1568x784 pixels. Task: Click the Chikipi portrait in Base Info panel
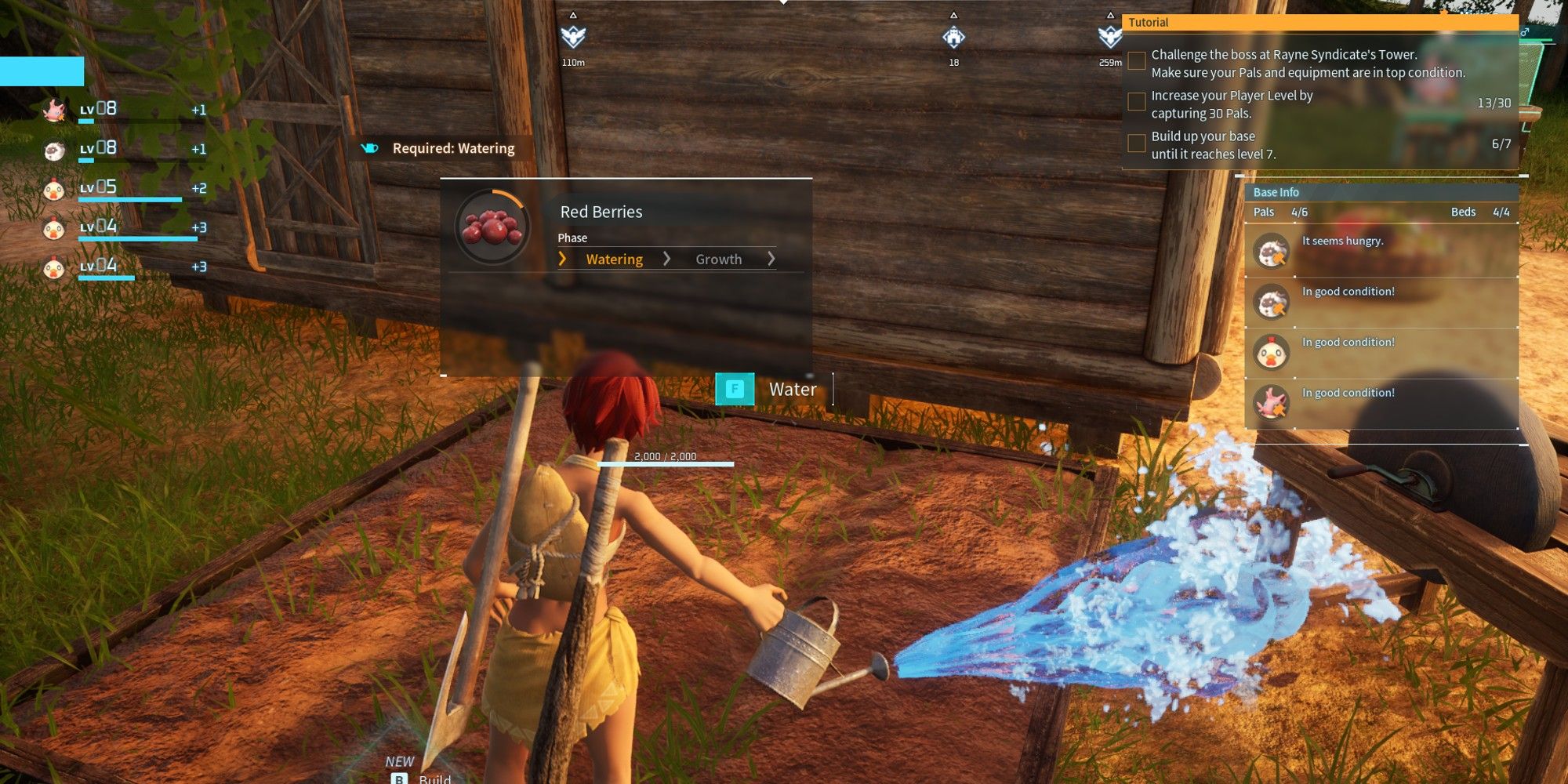pos(1271,353)
